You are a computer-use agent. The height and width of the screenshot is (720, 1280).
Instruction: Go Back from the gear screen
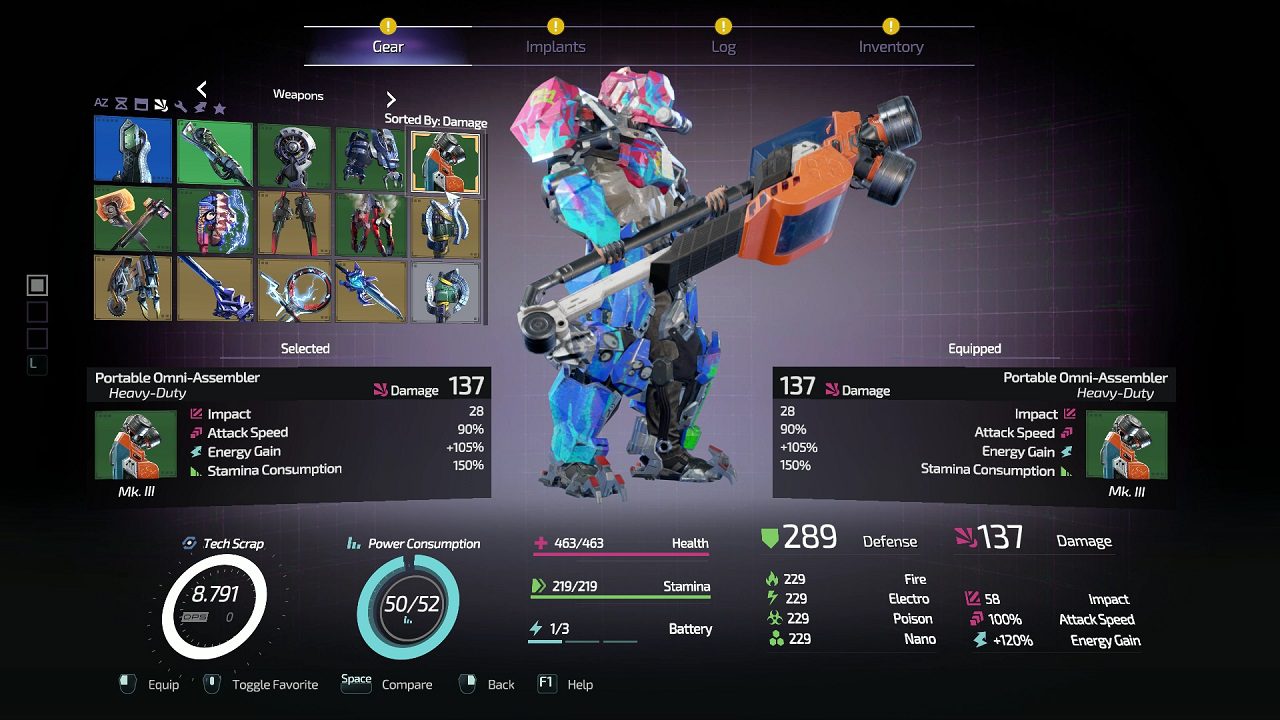coord(488,684)
